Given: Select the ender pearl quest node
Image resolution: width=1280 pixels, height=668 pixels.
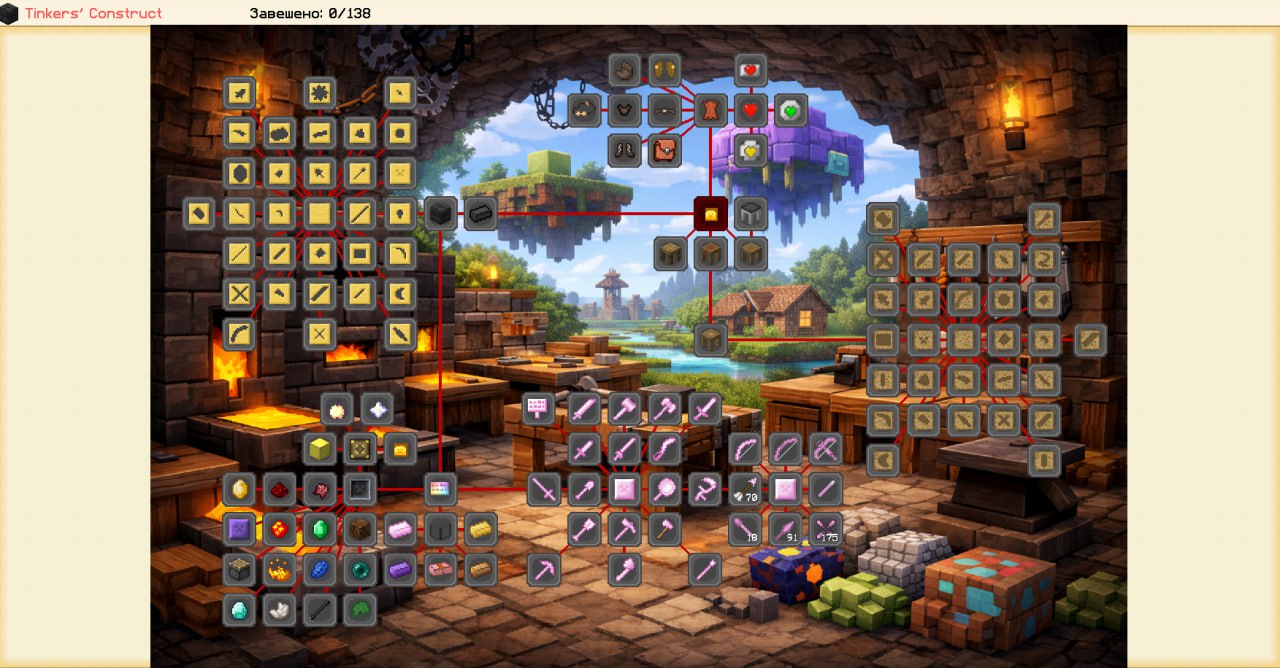Looking at the screenshot, I should click(360, 569).
